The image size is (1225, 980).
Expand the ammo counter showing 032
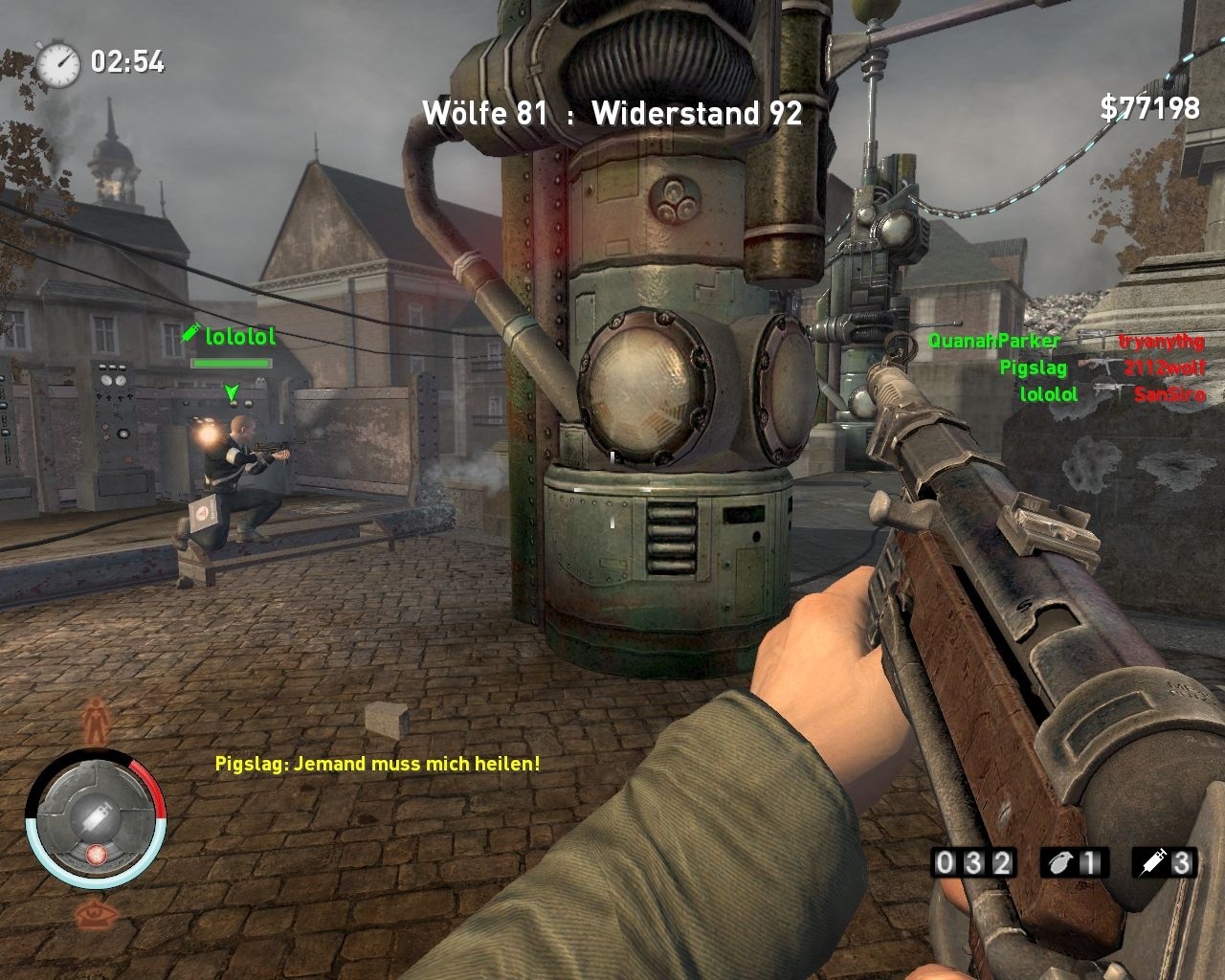(x=973, y=862)
